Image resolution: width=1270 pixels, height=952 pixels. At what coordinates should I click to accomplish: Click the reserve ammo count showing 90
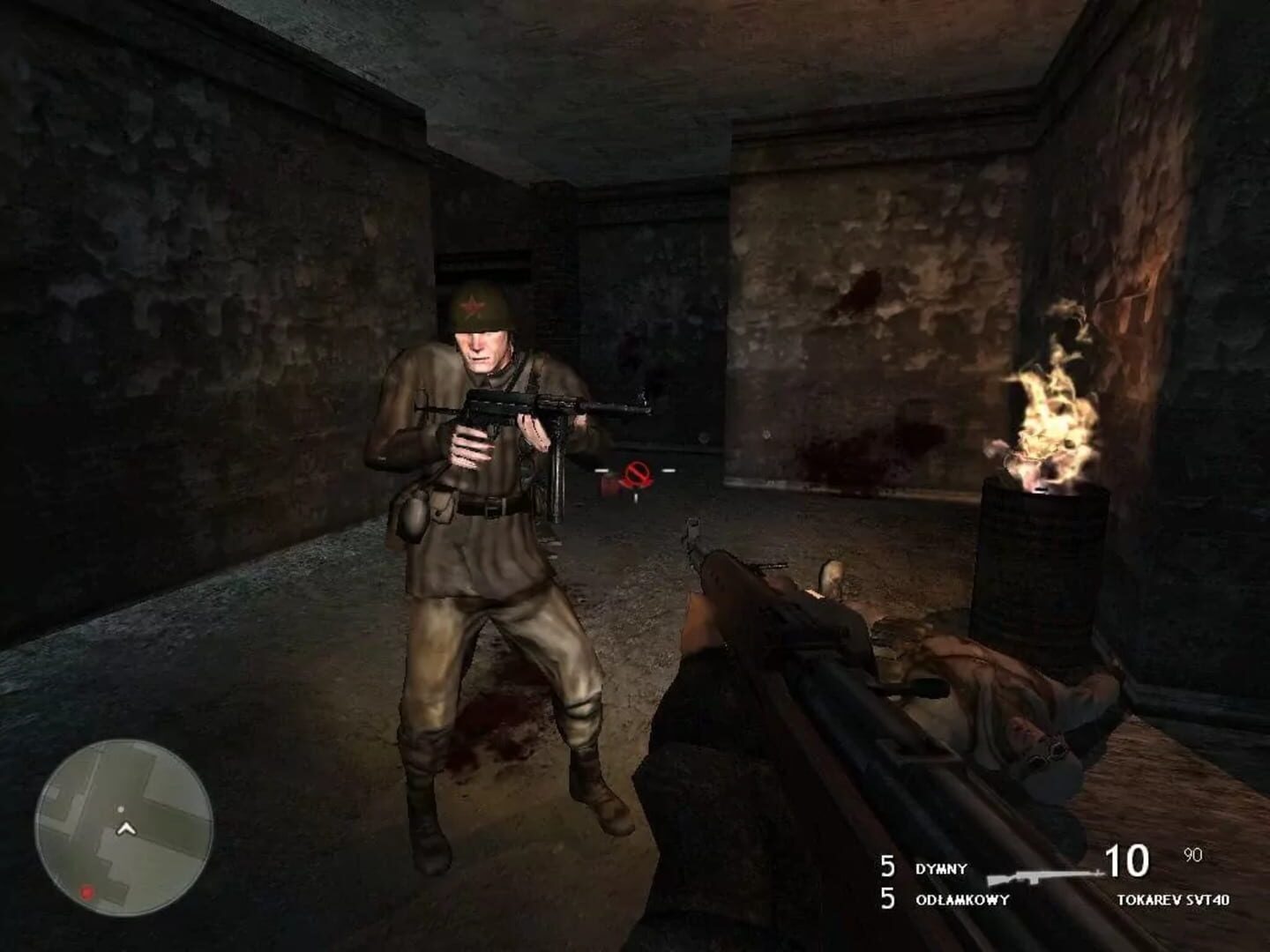(x=1191, y=853)
